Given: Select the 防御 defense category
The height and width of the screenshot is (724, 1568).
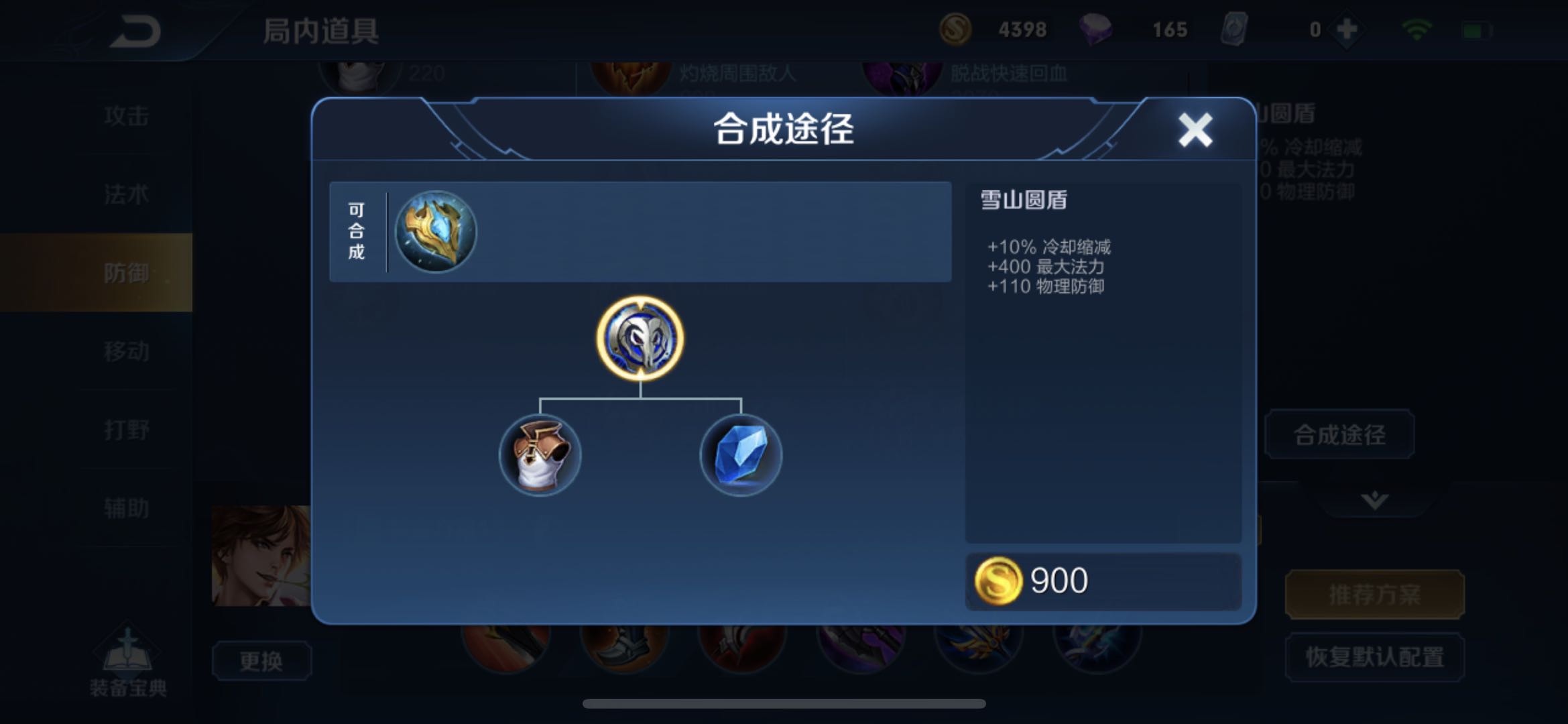Looking at the screenshot, I should coord(127,273).
